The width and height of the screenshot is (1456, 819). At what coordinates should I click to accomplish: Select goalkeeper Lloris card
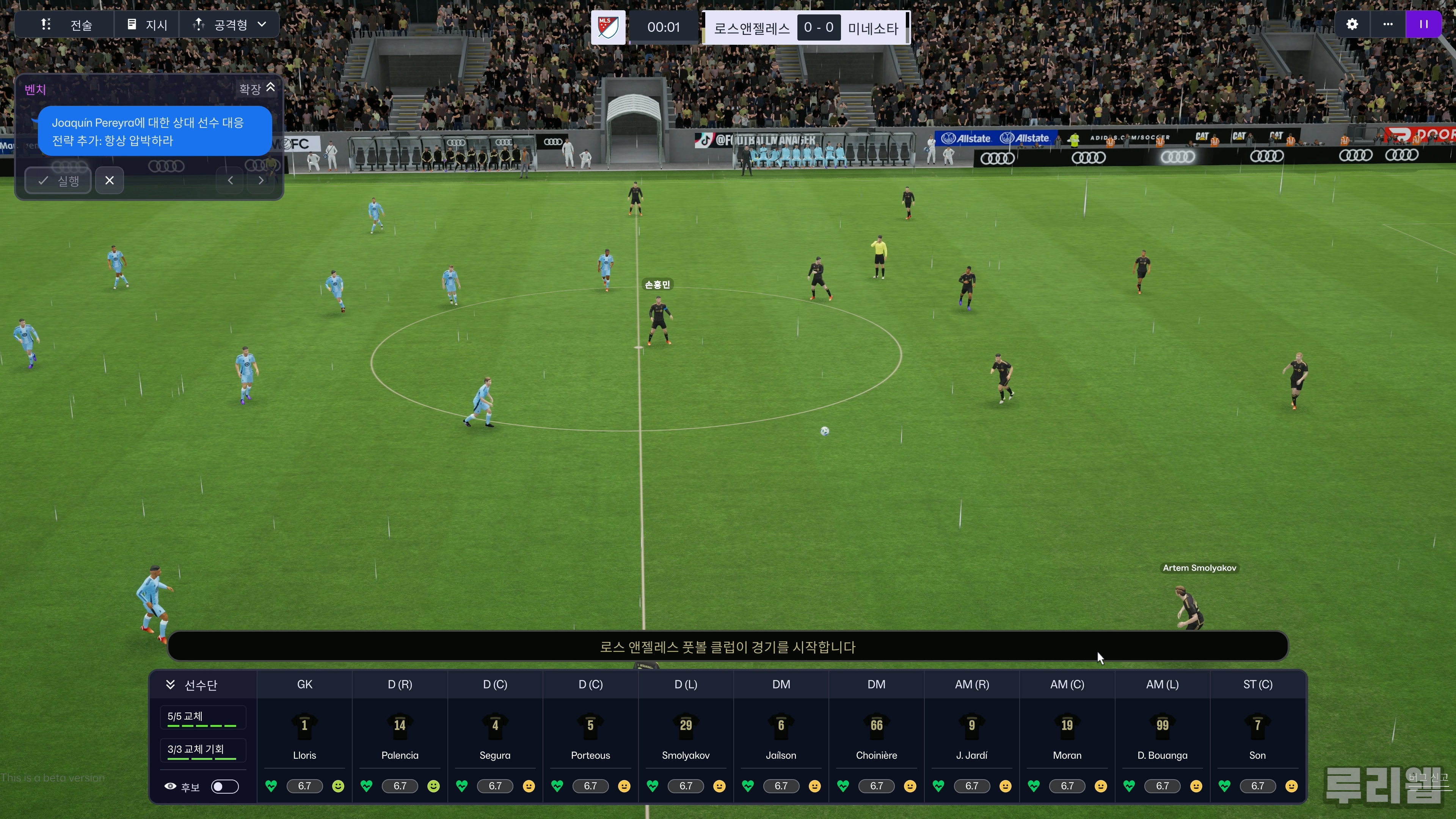[x=304, y=735]
